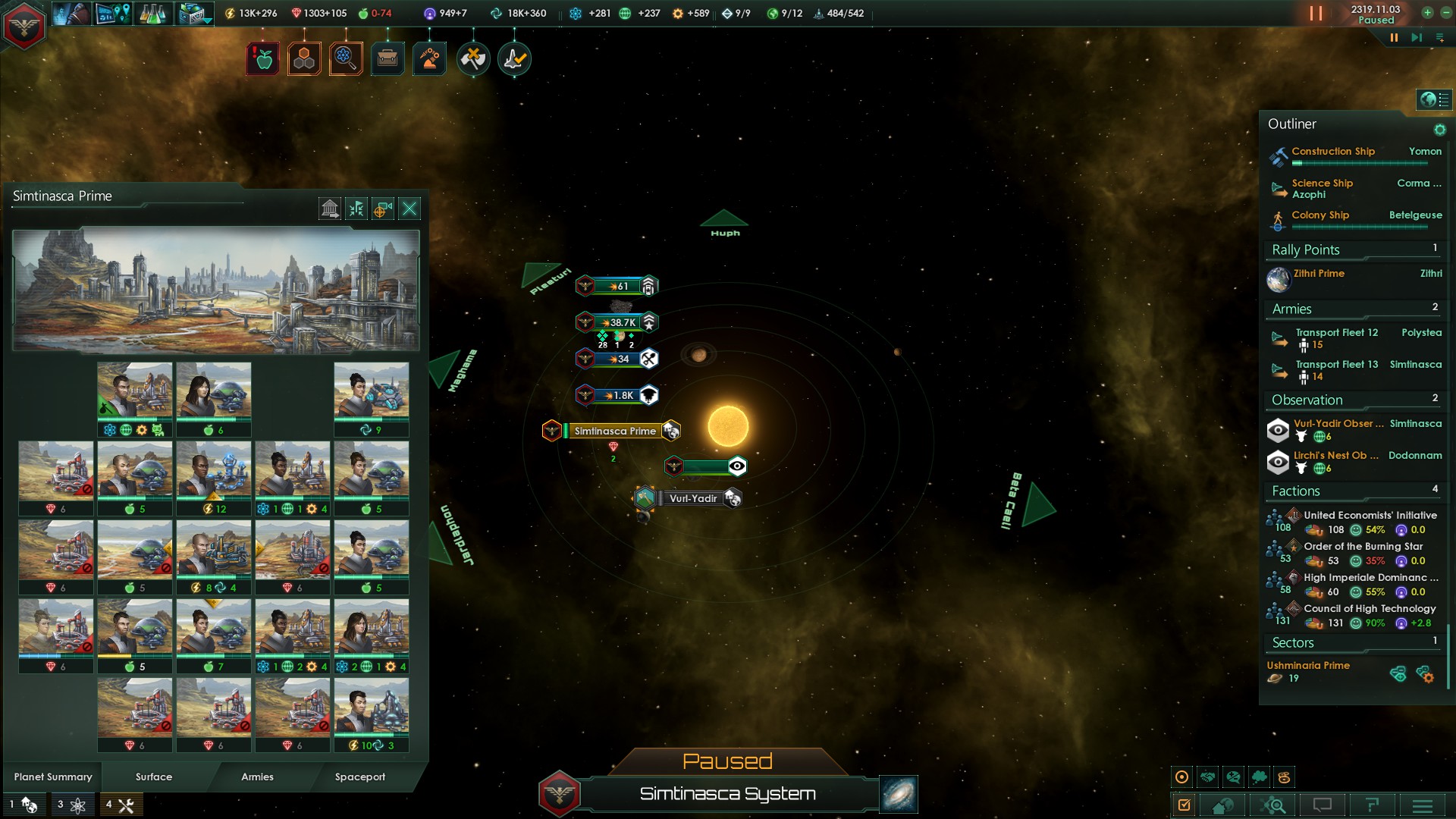Open the Armies tab
The width and height of the screenshot is (1456, 819).
pyautogui.click(x=257, y=777)
